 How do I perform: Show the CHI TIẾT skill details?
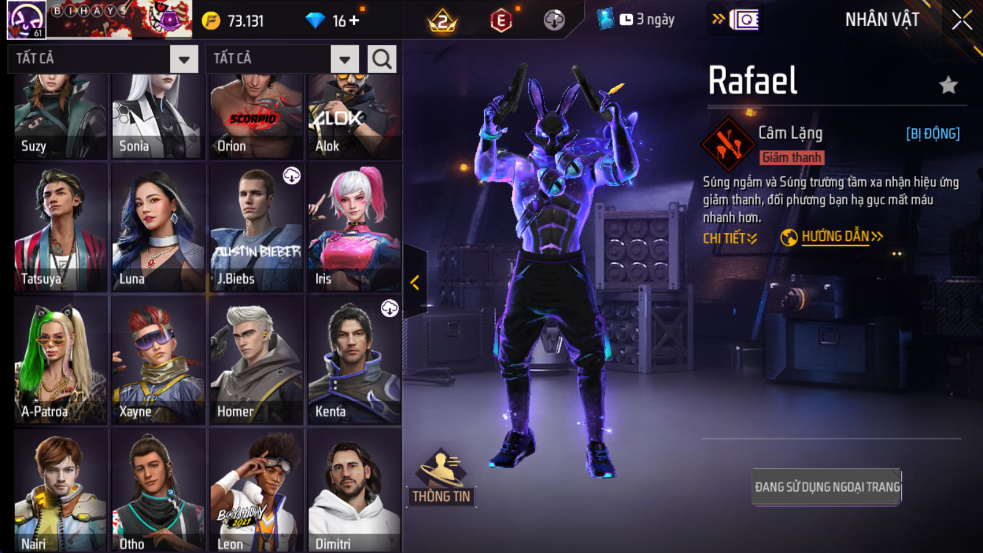click(x=730, y=238)
